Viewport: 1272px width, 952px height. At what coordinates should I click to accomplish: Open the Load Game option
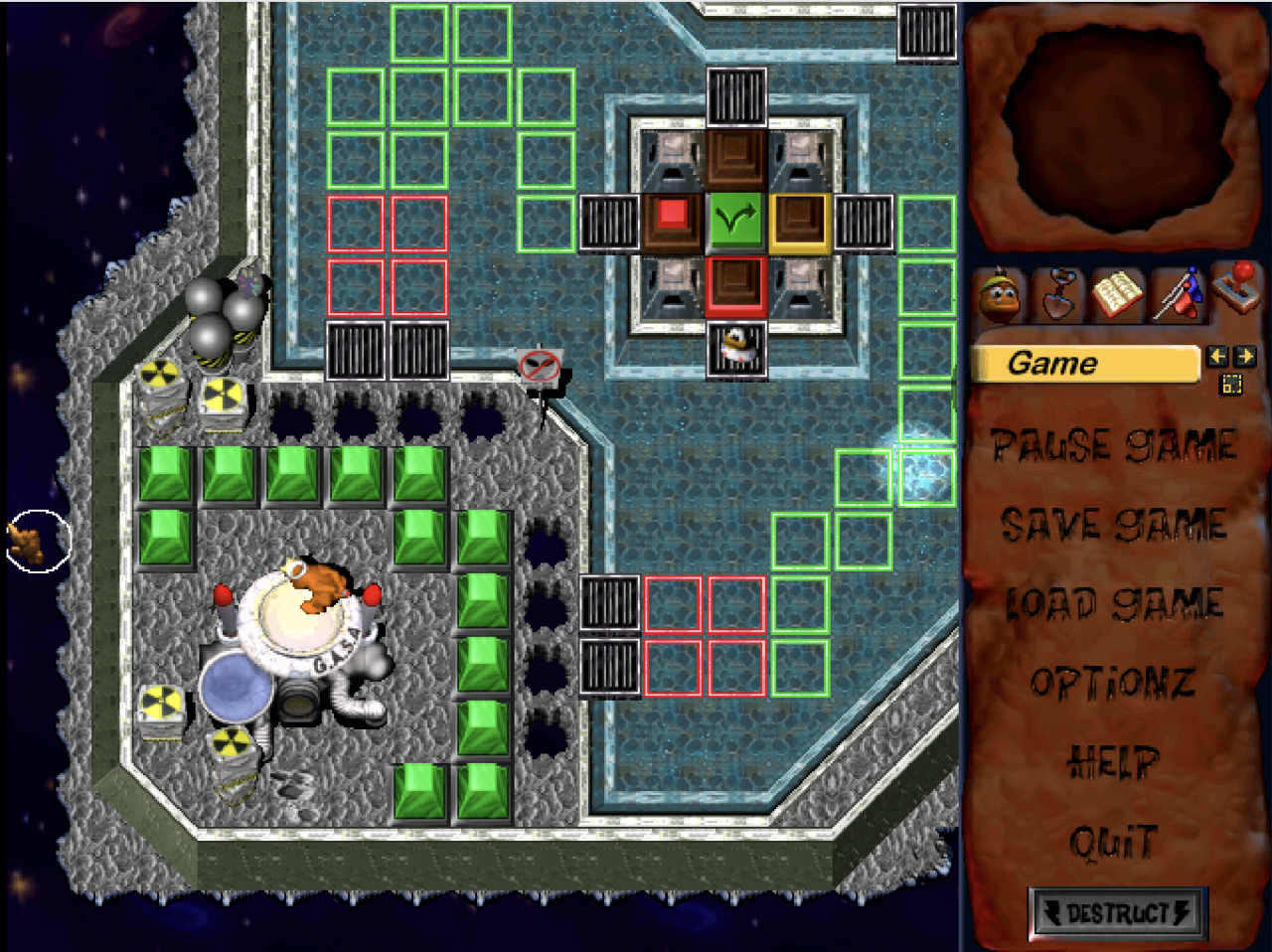coord(1114,604)
